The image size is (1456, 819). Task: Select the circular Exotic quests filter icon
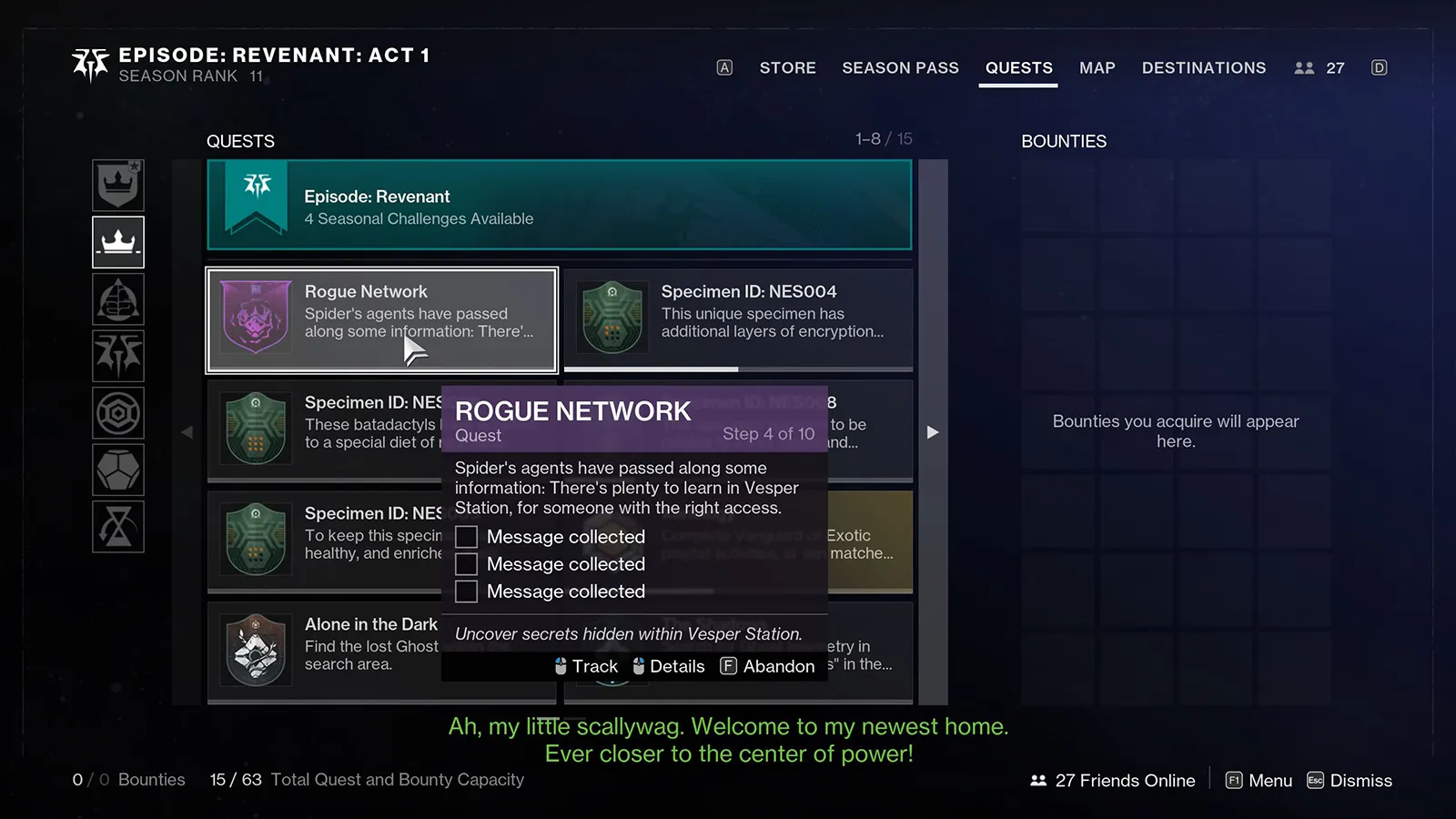click(118, 412)
